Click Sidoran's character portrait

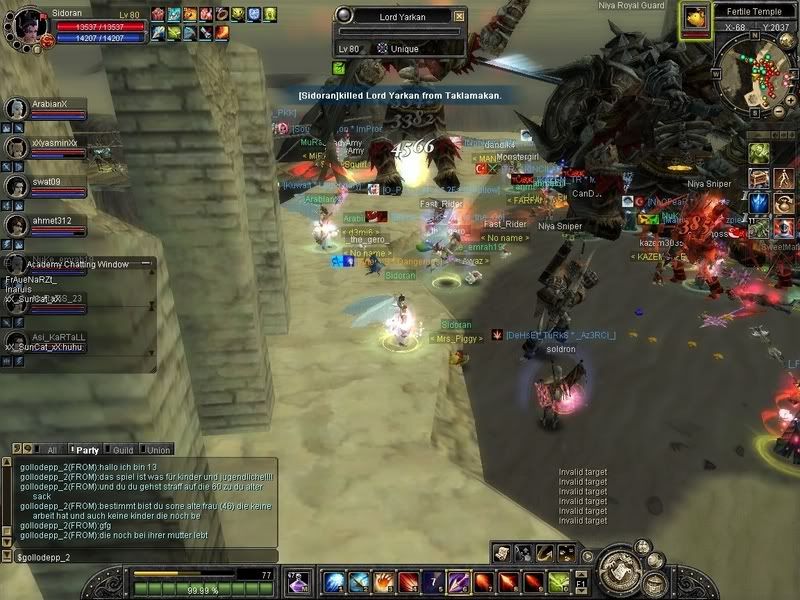(27, 27)
